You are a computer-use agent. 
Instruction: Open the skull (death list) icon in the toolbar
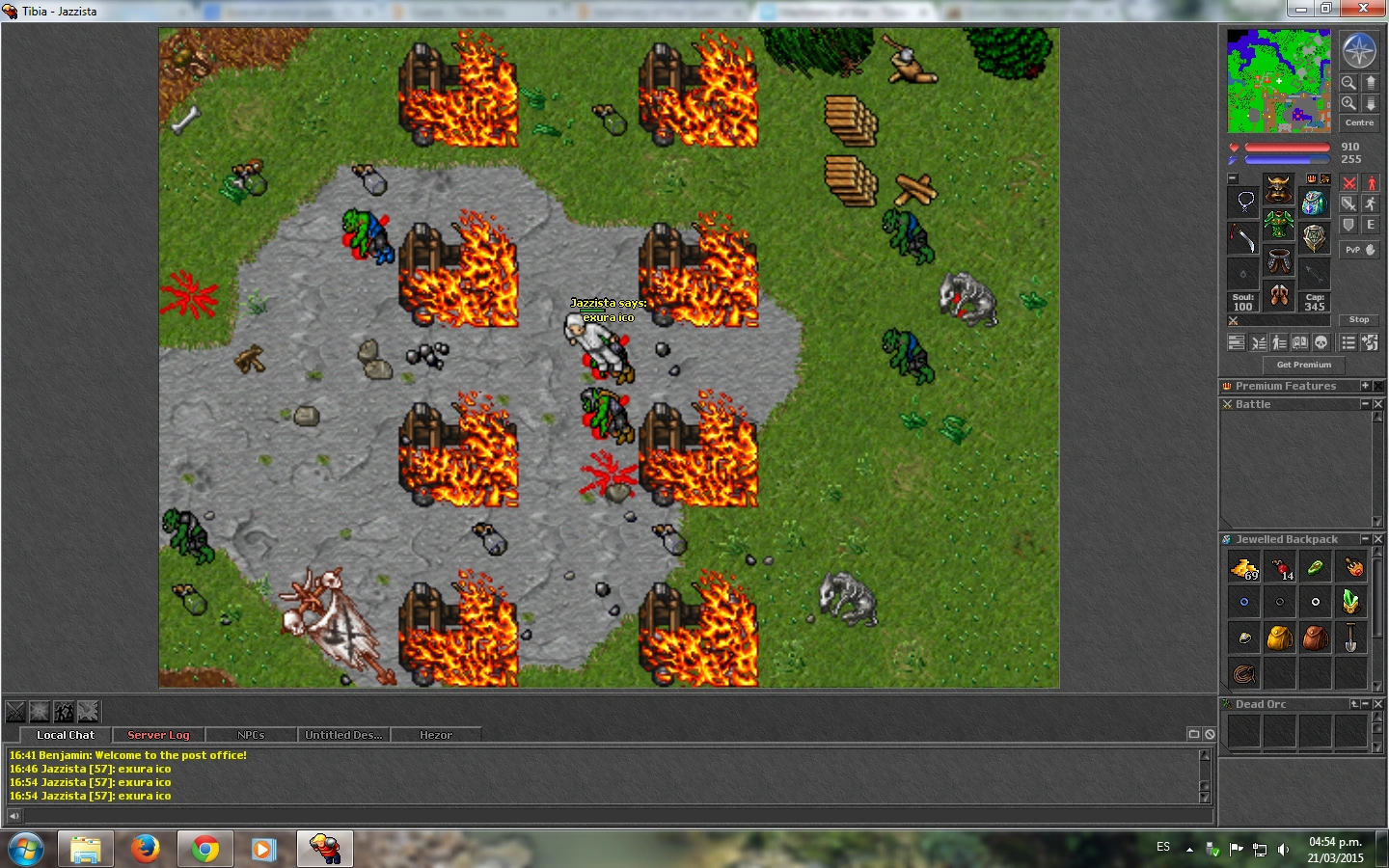pyautogui.click(x=1321, y=342)
